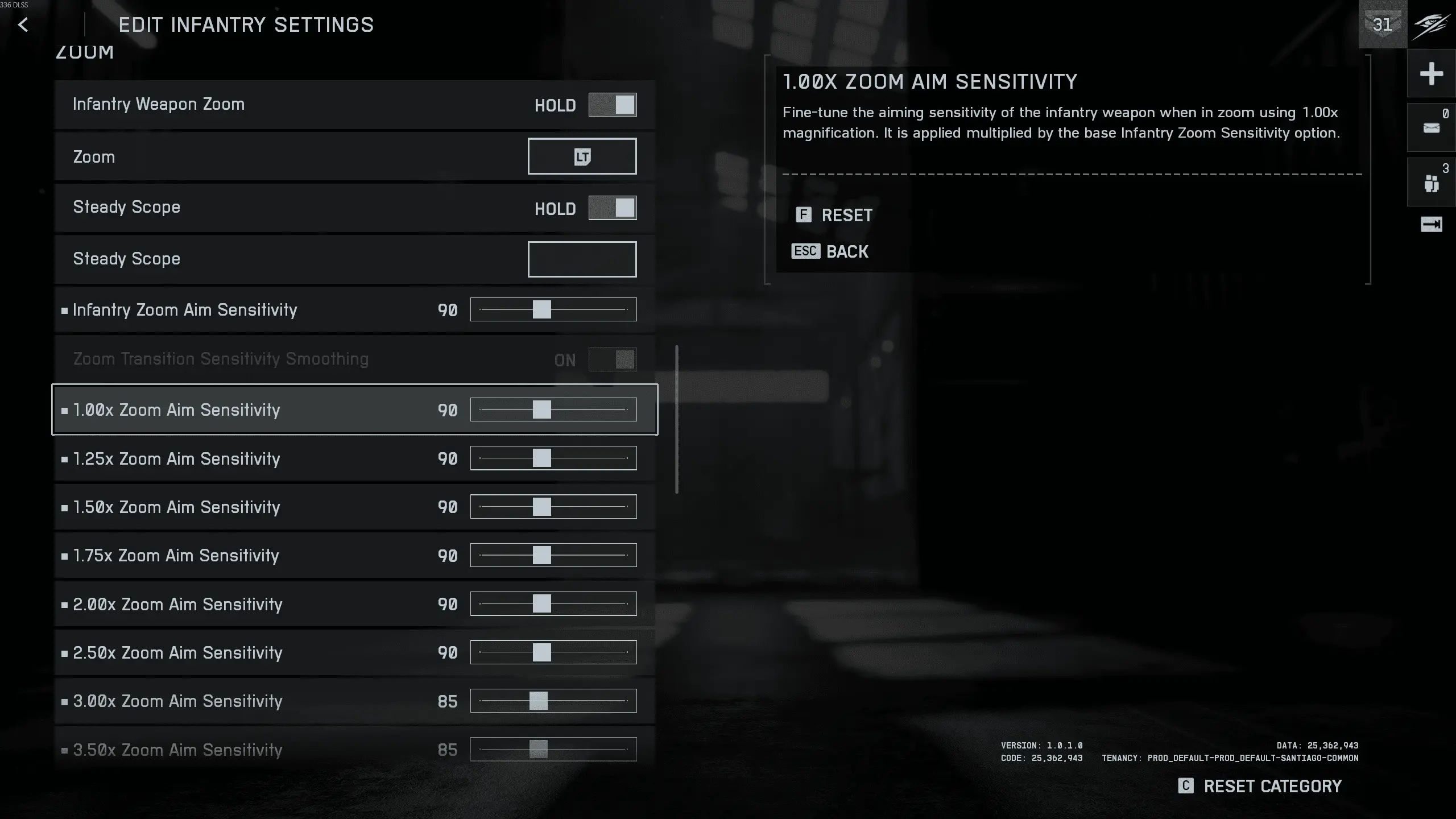Click RESET CATEGORY at bottom right
Viewport: 1456px width, 819px height.
(1272, 786)
